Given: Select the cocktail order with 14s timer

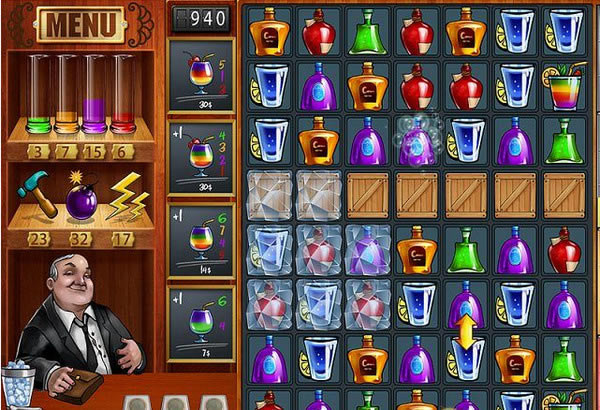Looking at the screenshot, I should [x=201, y=240].
